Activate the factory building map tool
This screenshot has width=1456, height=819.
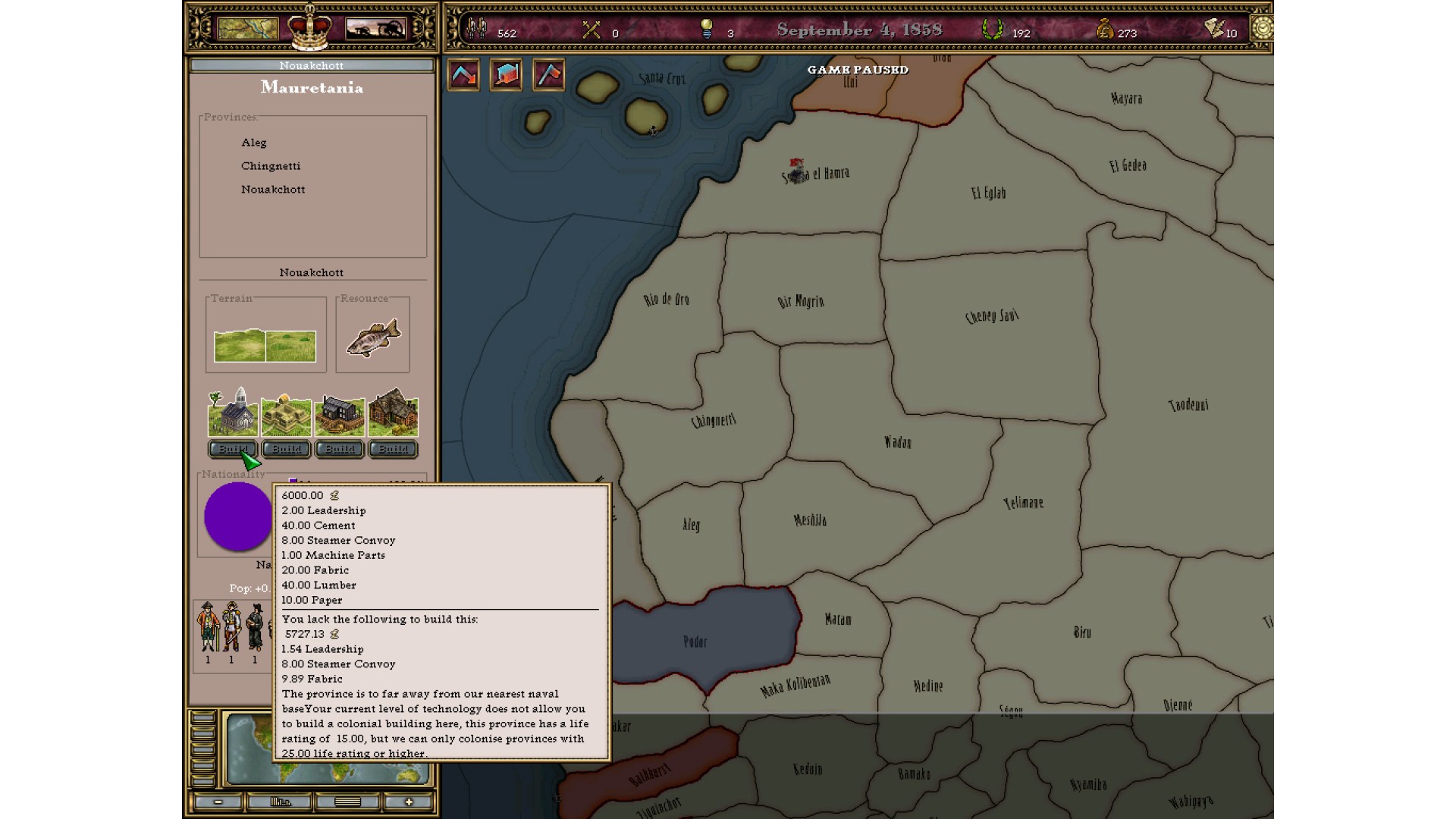coord(506,75)
